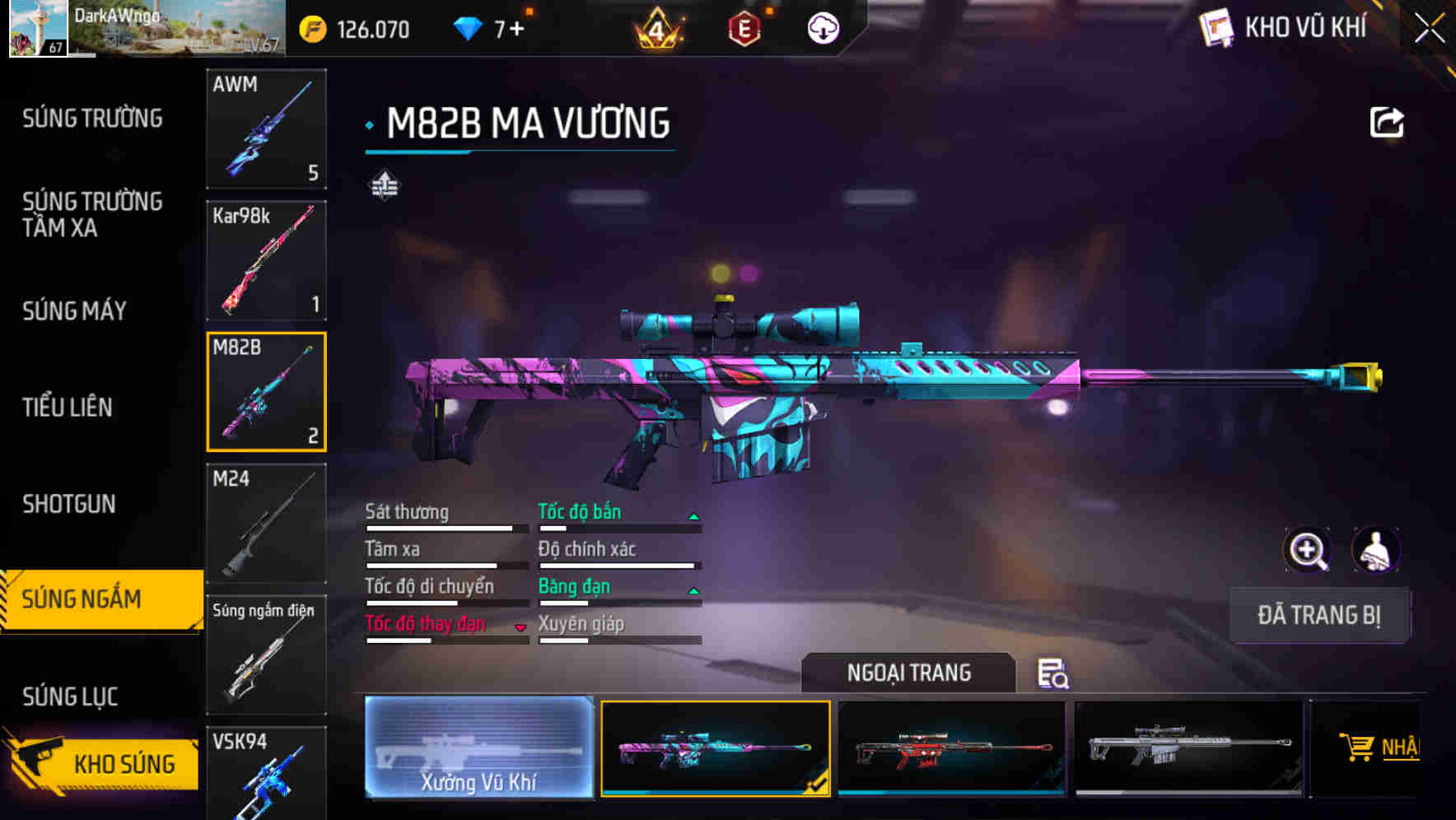Click the share icon at top right
1456x820 pixels.
[x=1386, y=121]
